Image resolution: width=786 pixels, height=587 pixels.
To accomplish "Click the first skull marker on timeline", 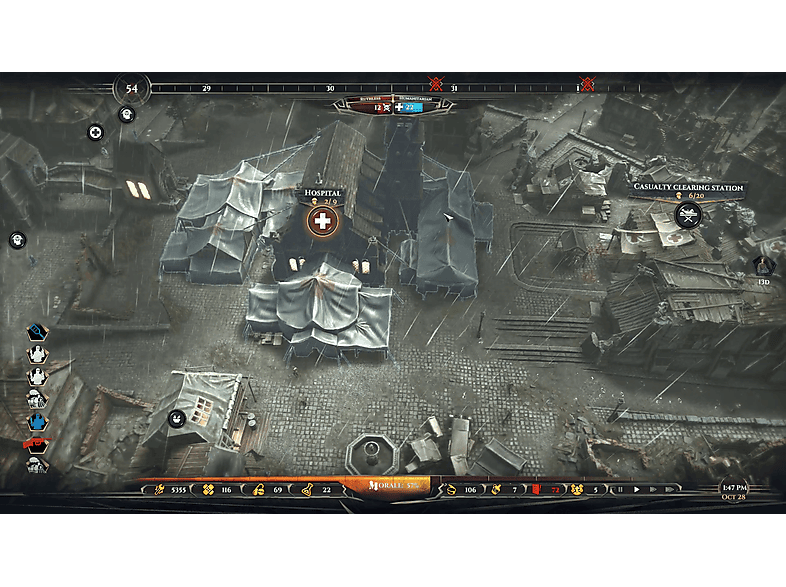I will click(x=436, y=84).
